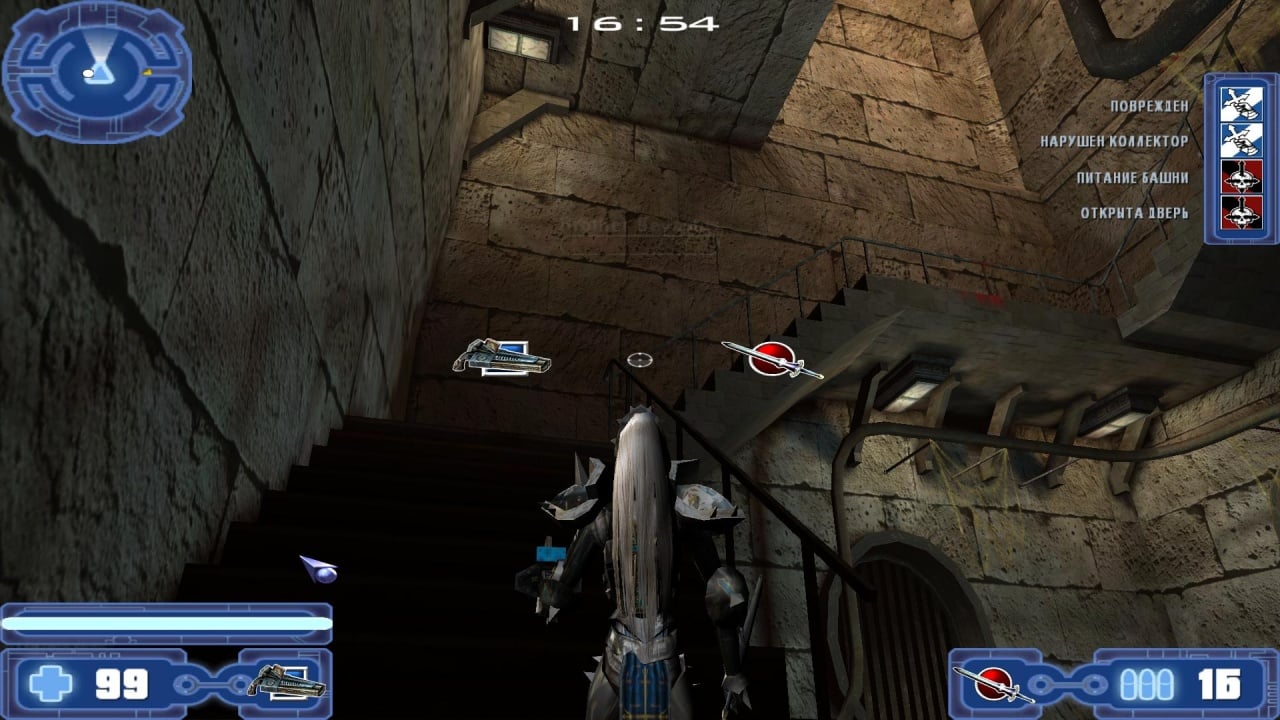The height and width of the screenshot is (720, 1280).
Task: Click the skull emblem beside ПИТАНИЕ БАШНИ
Action: pyautogui.click(x=1241, y=177)
